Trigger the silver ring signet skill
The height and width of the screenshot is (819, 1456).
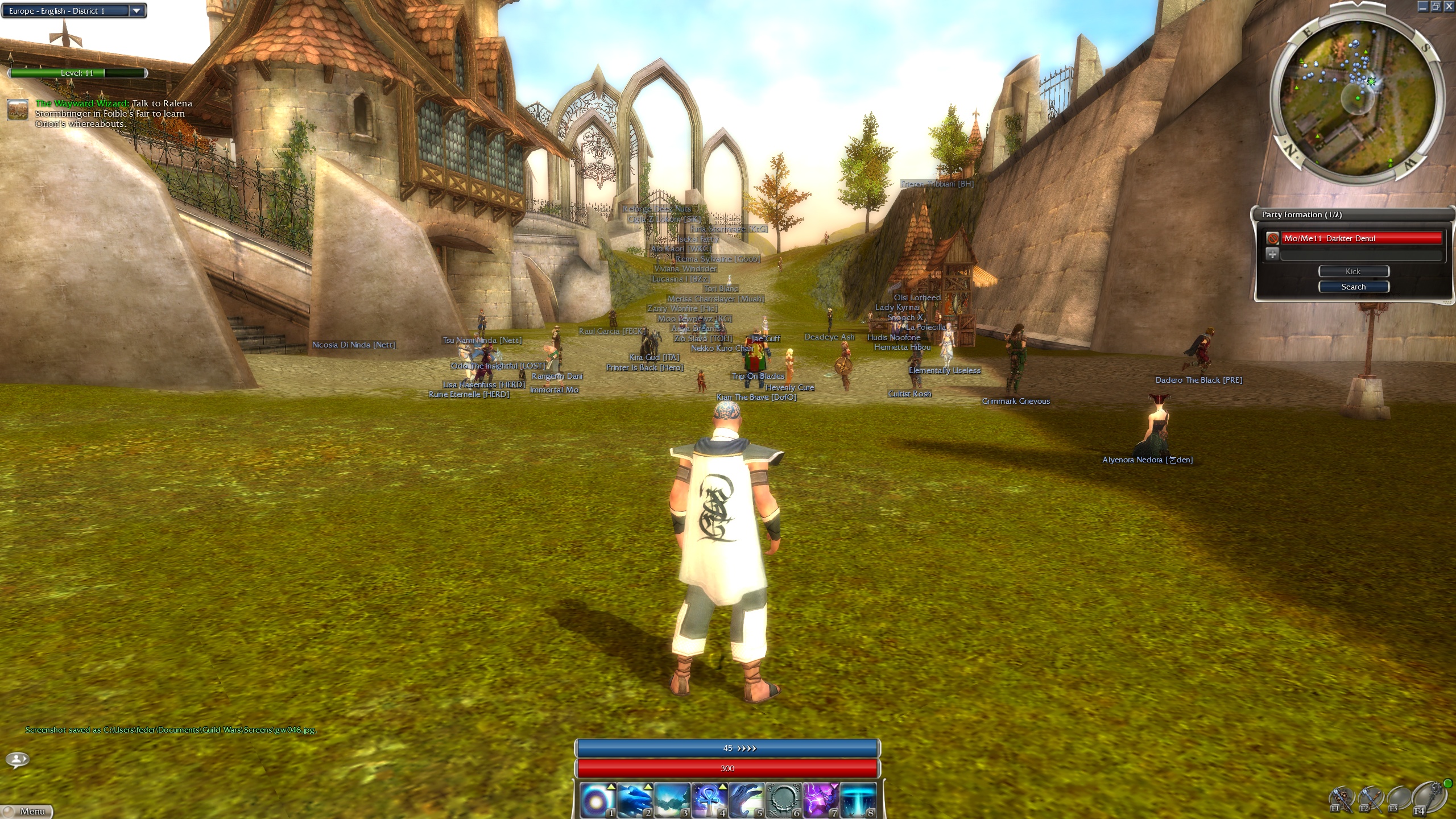783,800
